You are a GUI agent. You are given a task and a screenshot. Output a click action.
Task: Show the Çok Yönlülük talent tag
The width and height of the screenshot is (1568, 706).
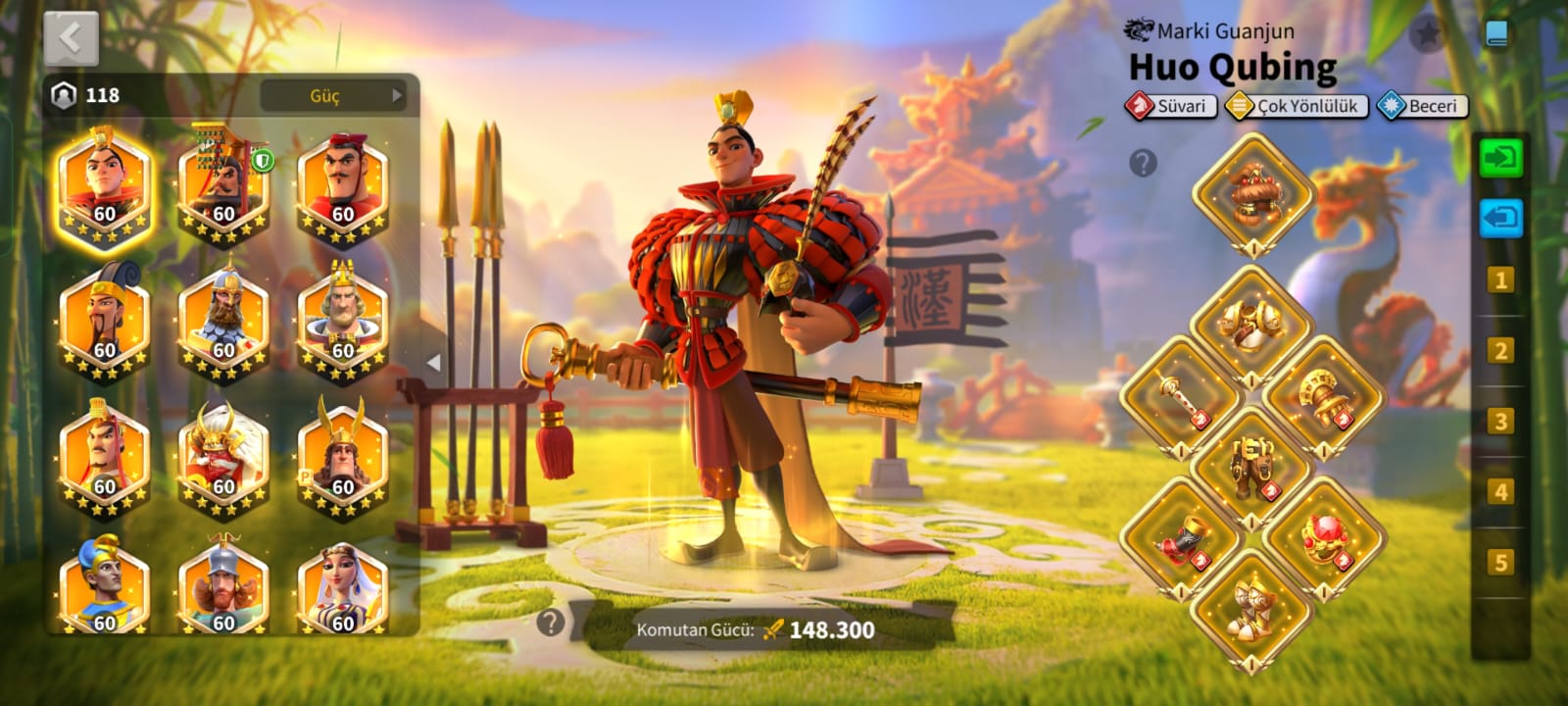(x=1297, y=106)
